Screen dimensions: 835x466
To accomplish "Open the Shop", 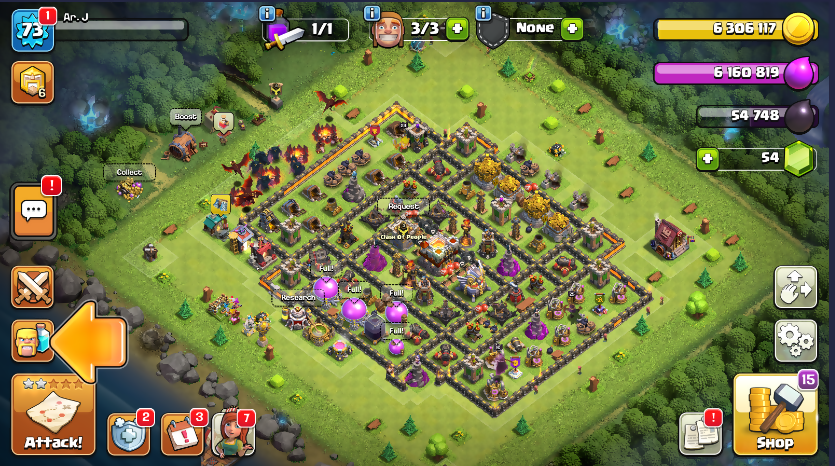I will 774,415.
